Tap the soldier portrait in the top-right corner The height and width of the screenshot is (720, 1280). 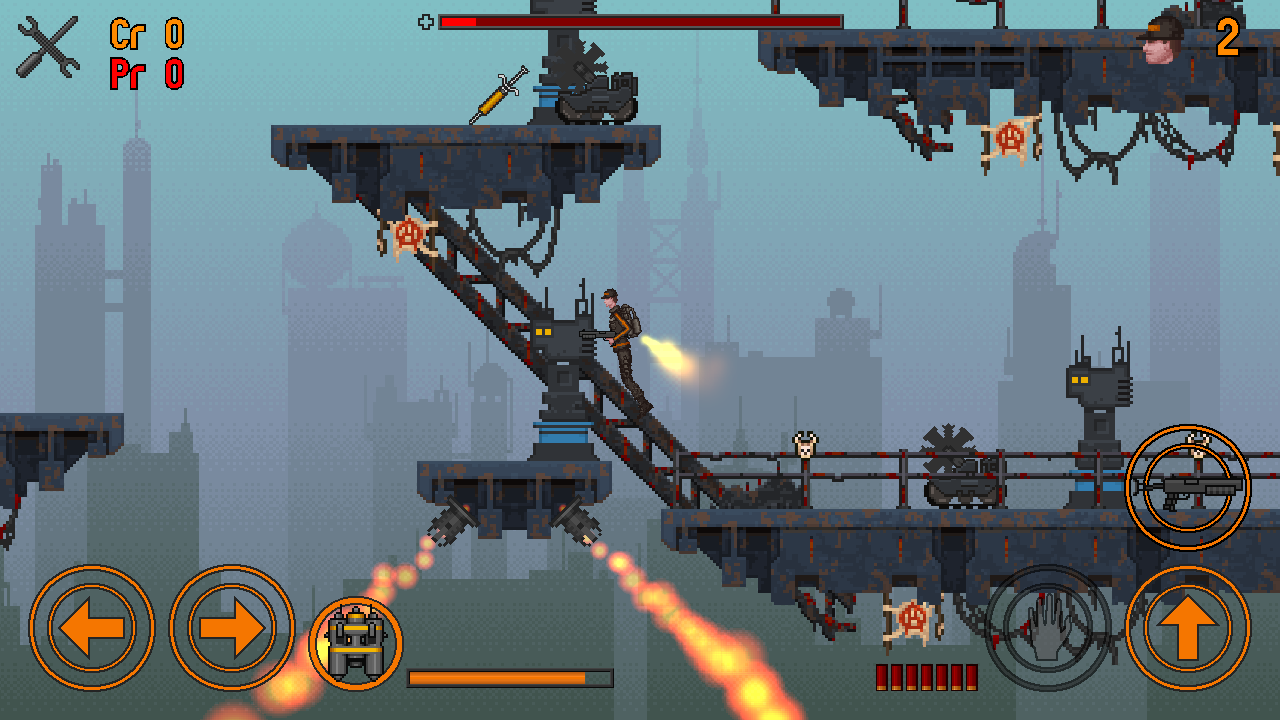click(x=1160, y=40)
